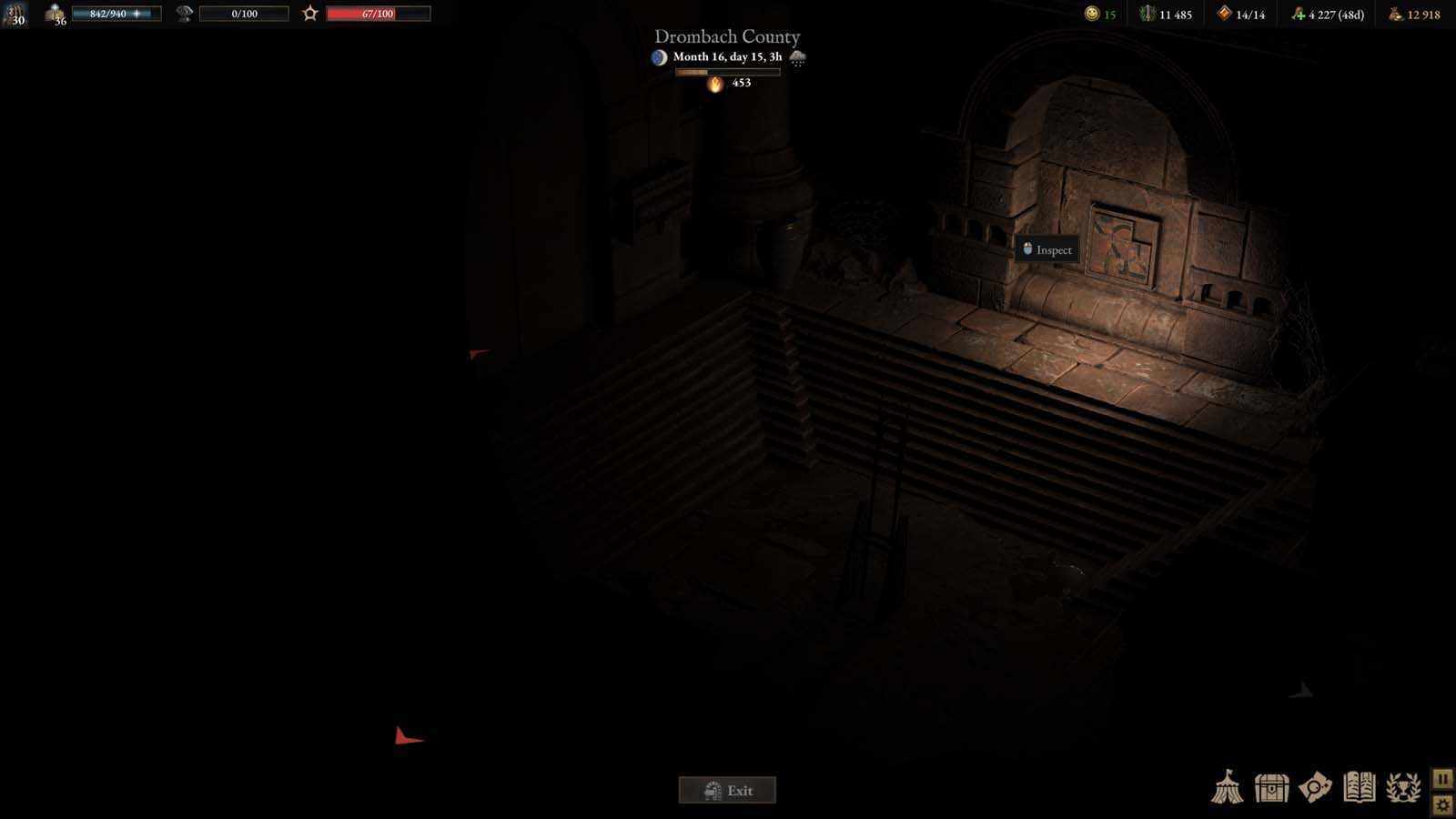Screen dimensions: 1456x819
Task: Click the moon icon beside Month 16
Action: point(658,56)
